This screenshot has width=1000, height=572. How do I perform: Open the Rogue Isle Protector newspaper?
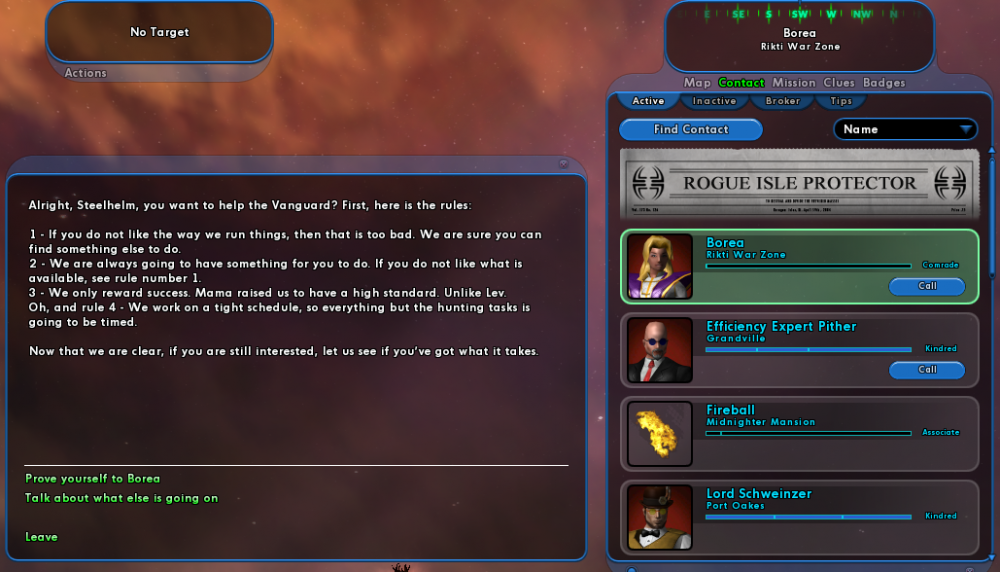pos(799,184)
